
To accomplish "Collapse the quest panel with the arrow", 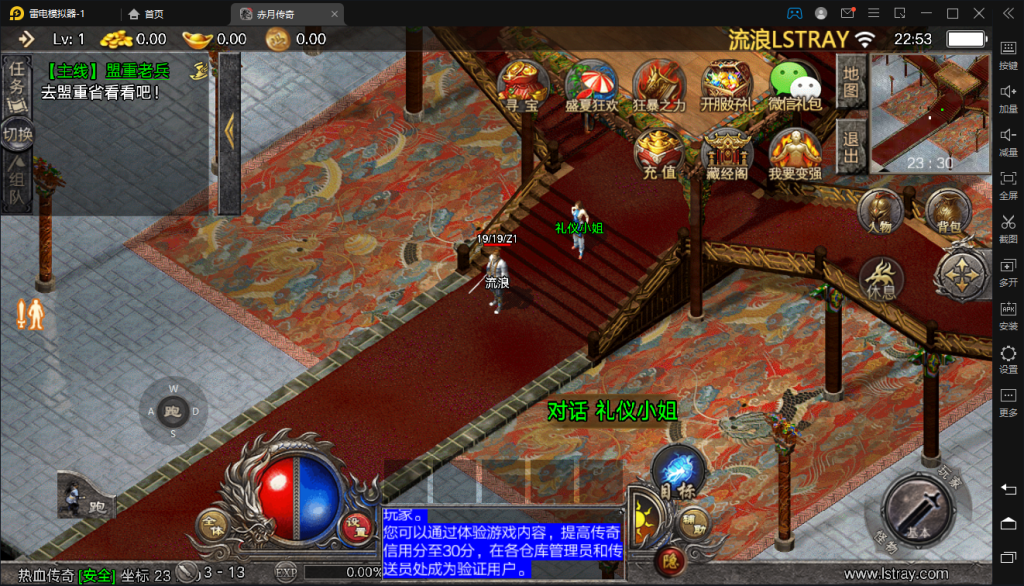I will (229, 132).
